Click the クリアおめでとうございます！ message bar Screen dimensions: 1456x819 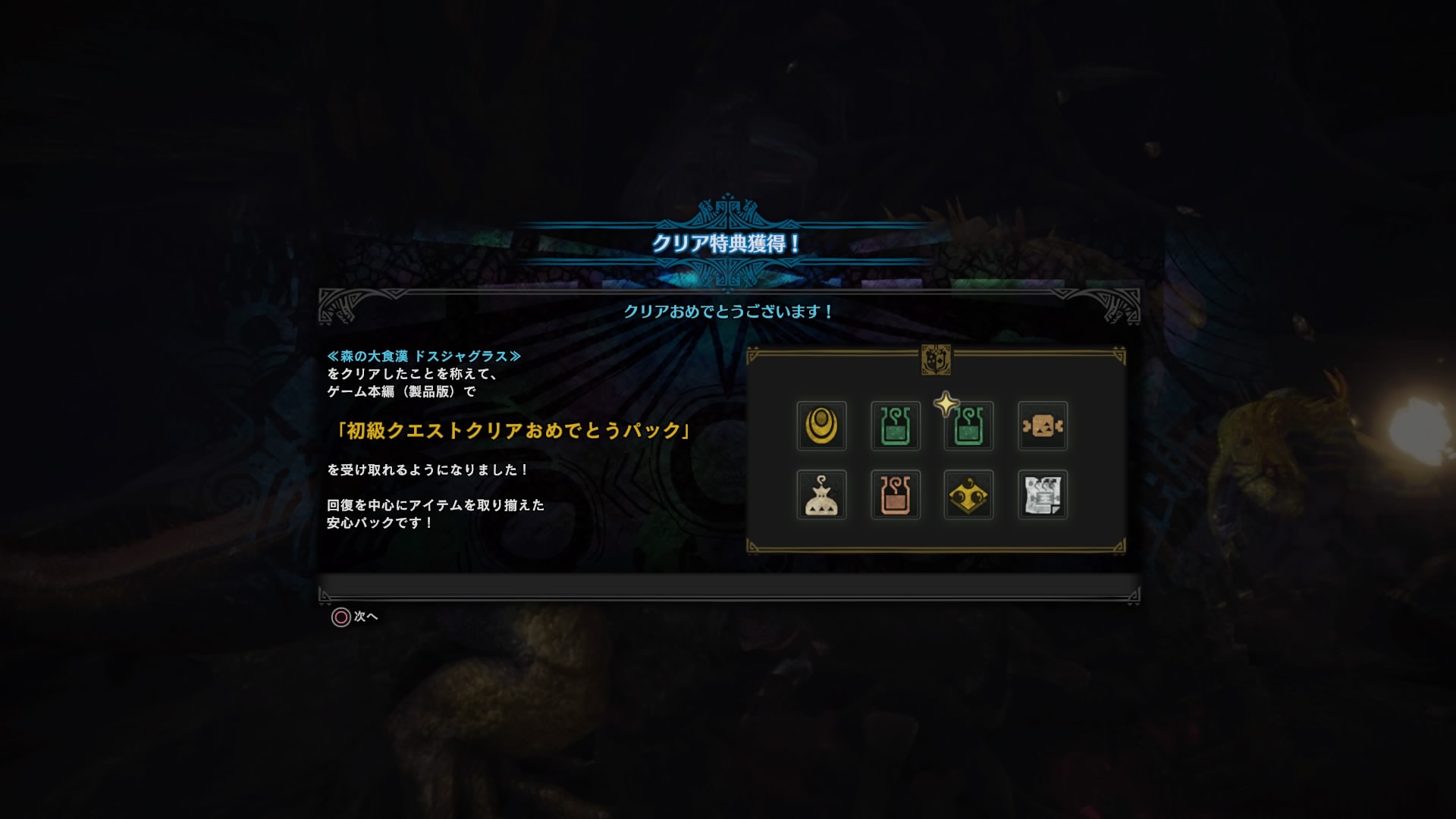pos(727,310)
